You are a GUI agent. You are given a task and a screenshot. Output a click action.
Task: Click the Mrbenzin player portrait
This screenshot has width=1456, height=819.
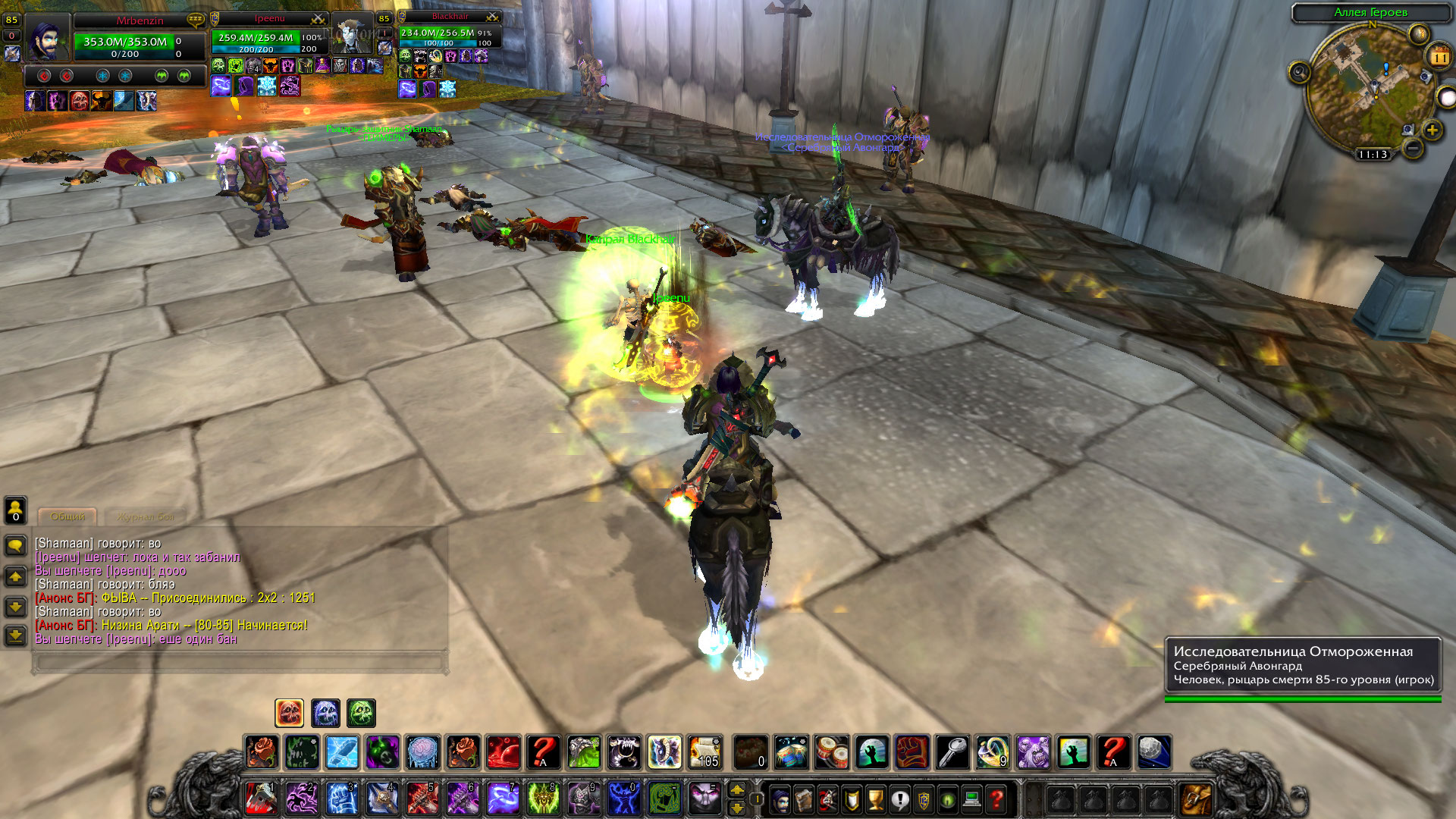(x=47, y=38)
